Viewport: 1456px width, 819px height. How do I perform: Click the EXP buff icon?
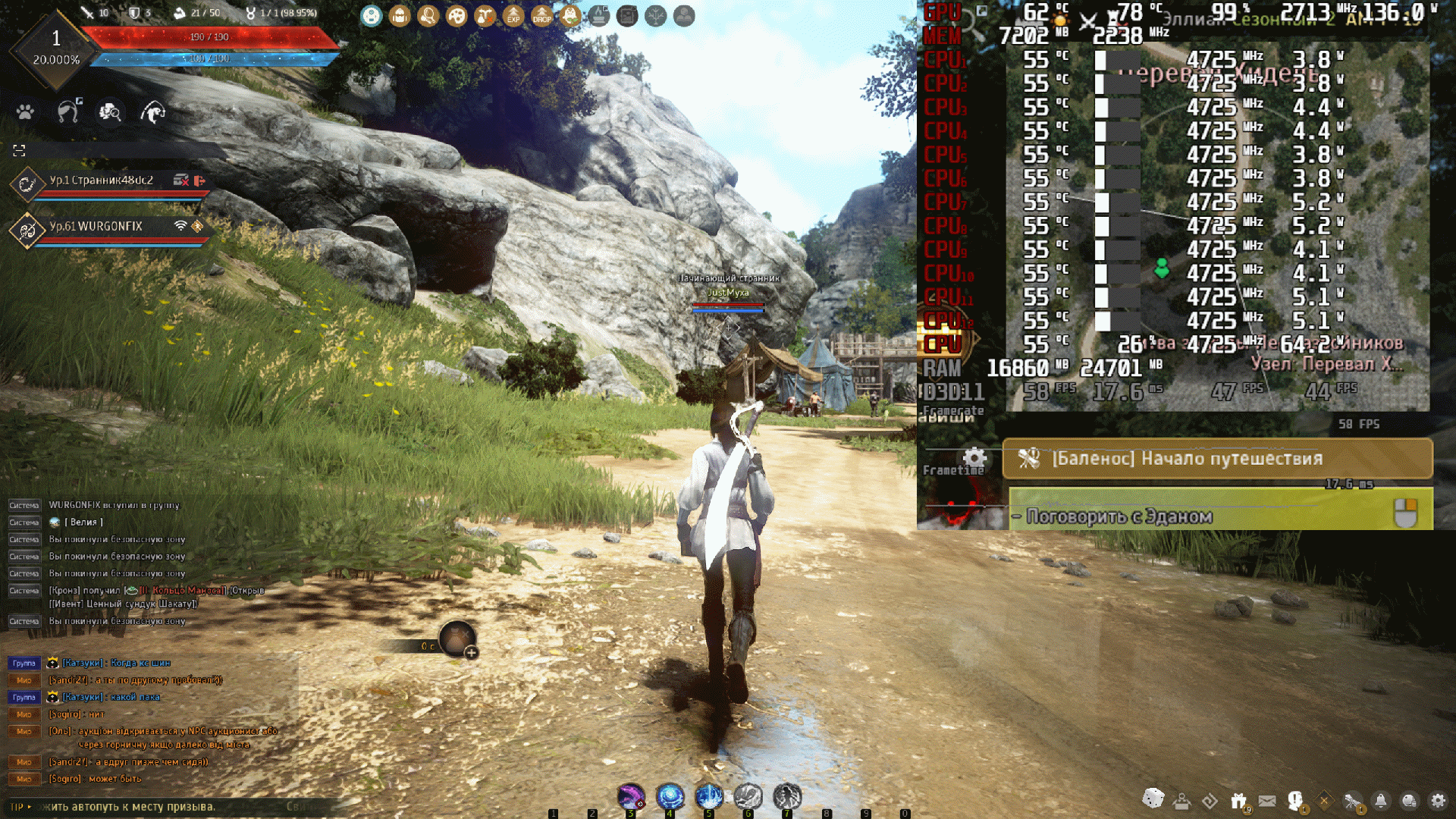click(x=513, y=16)
